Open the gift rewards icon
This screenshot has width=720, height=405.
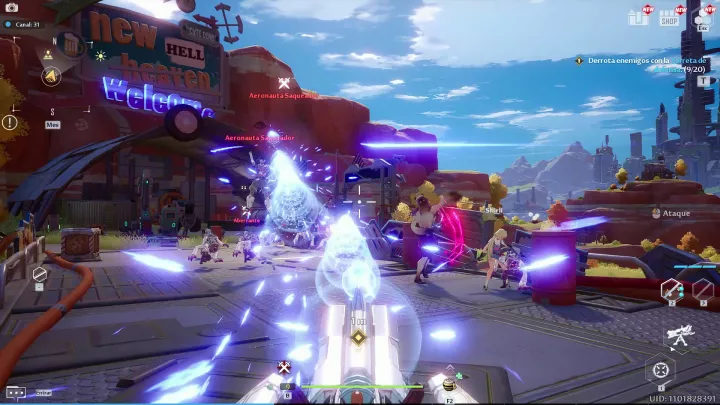click(x=637, y=17)
